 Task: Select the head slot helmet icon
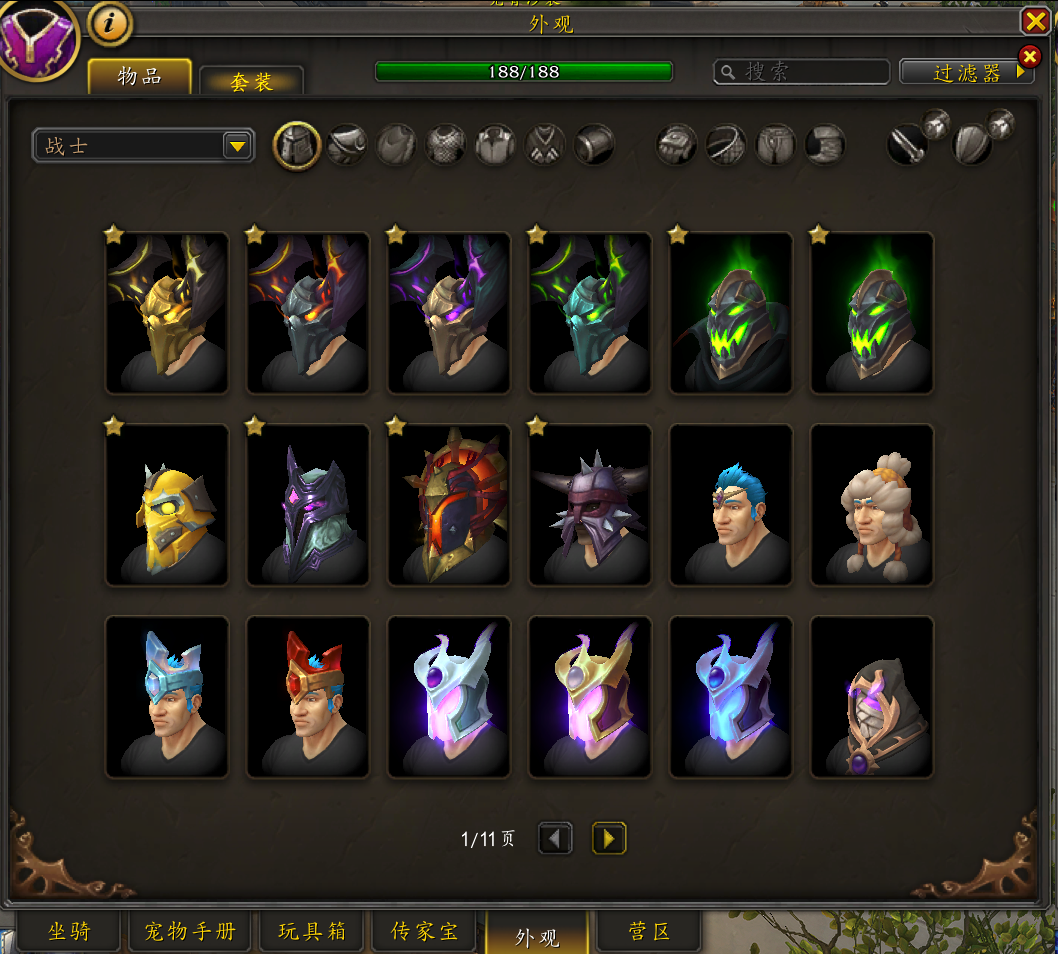click(297, 146)
